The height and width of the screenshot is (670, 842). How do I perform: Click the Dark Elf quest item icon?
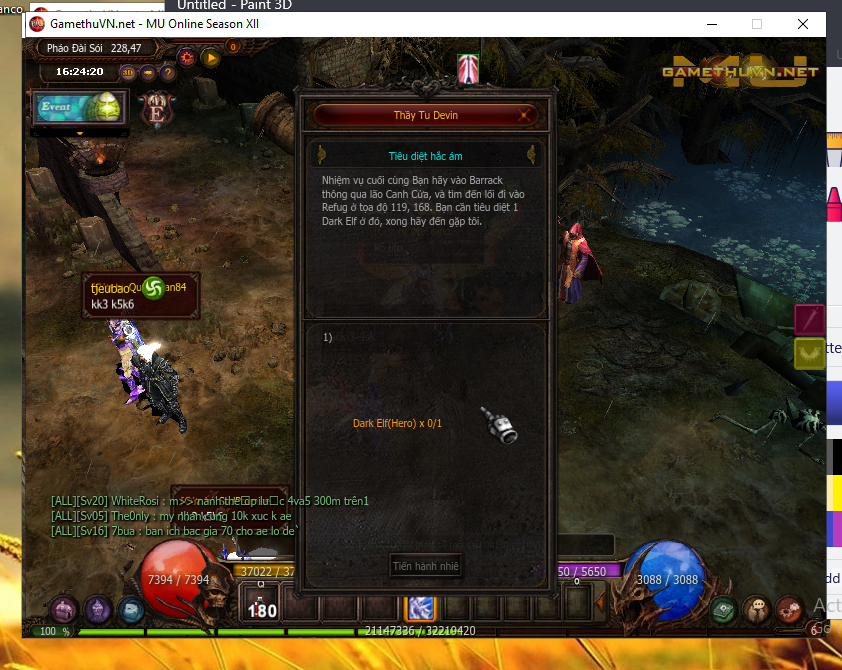click(498, 425)
